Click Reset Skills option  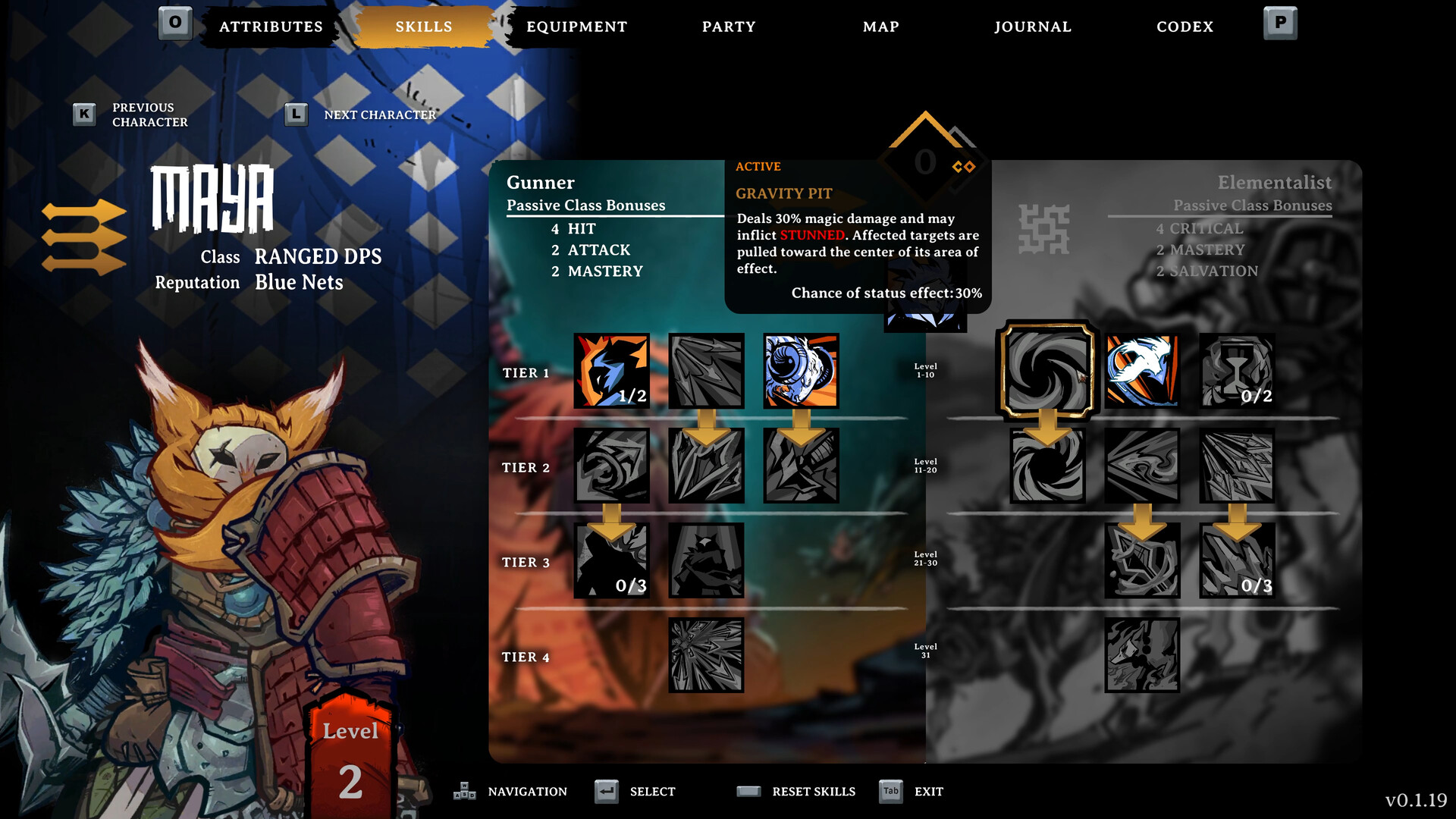[x=813, y=792]
